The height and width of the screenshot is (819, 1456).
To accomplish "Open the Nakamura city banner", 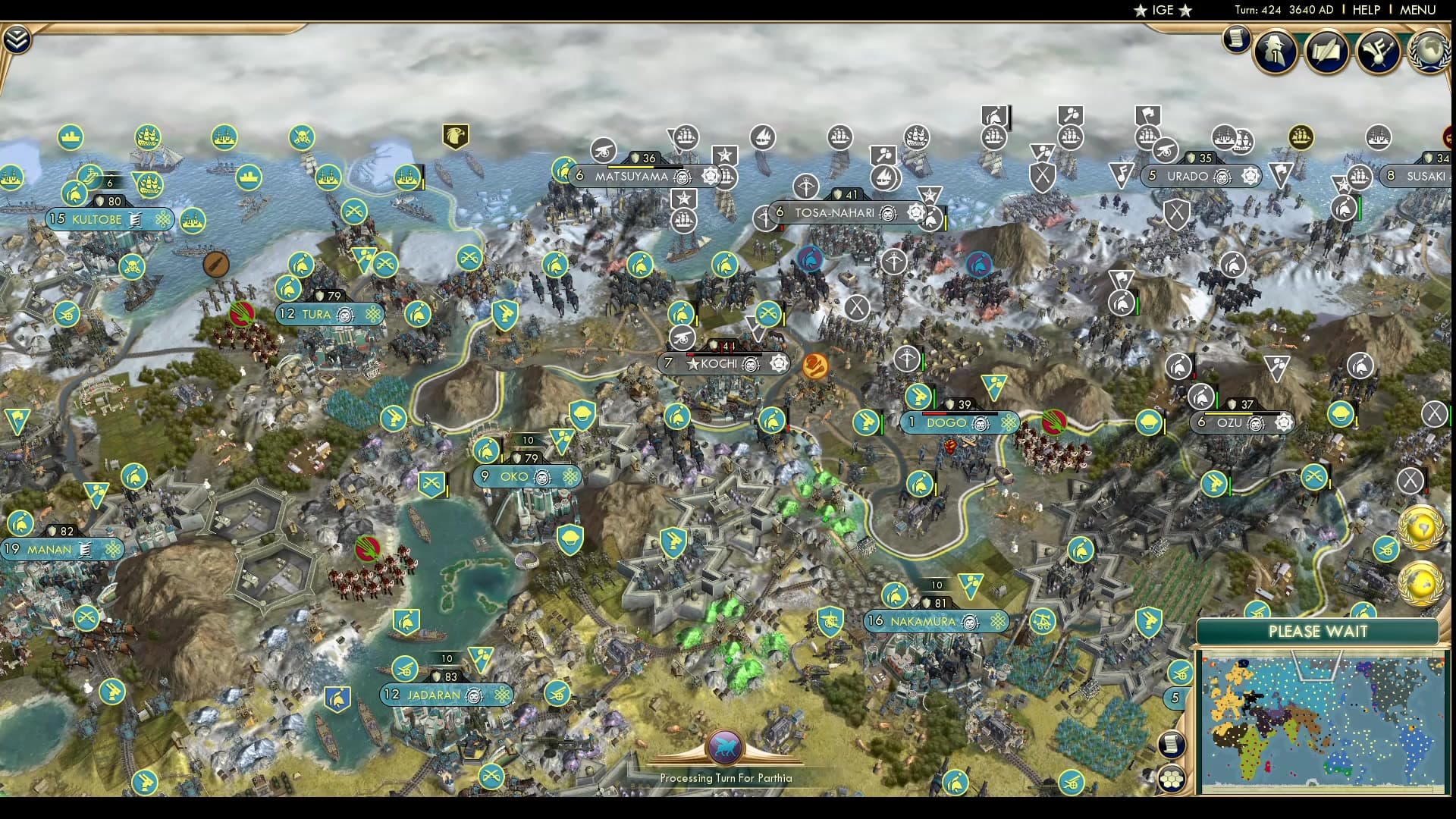I will click(x=923, y=621).
